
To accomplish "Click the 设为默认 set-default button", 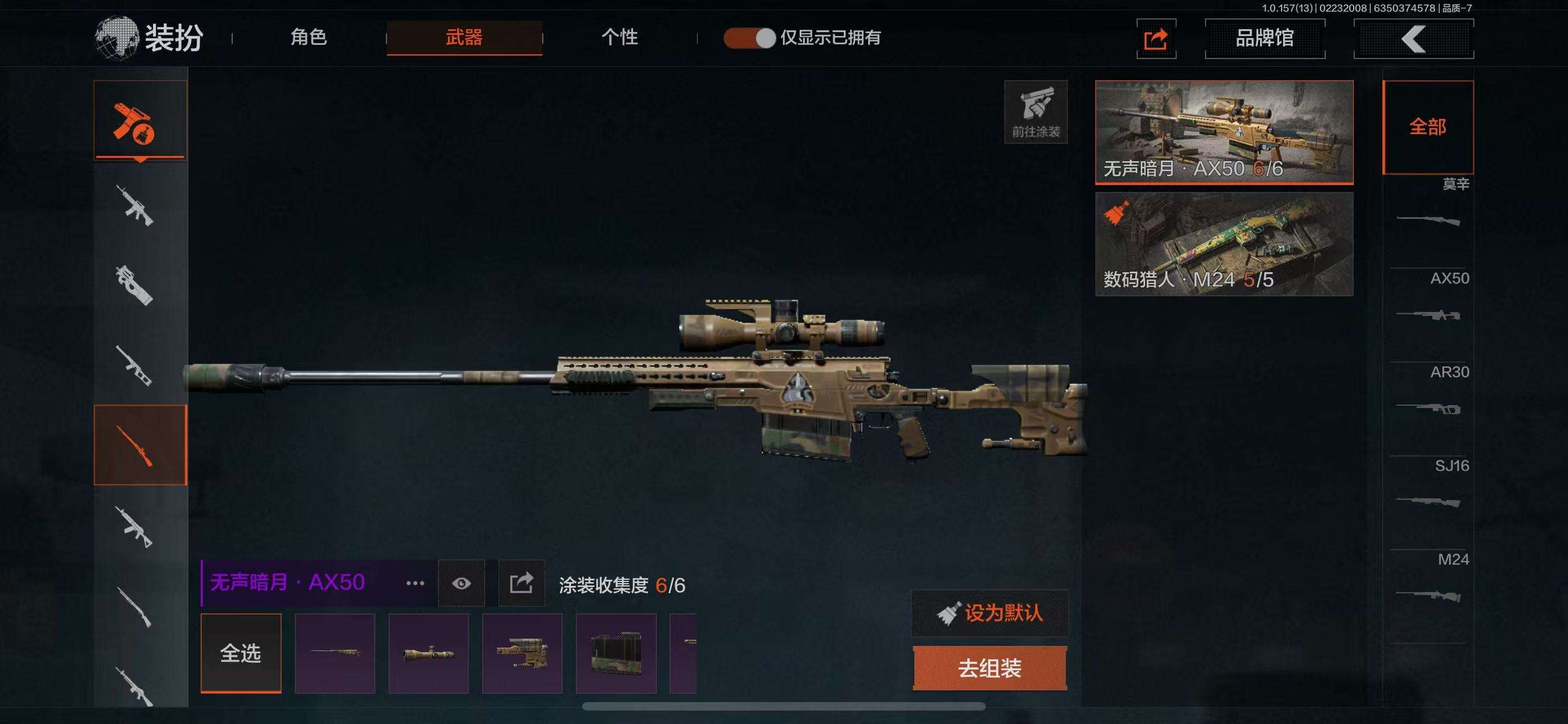I will [989, 614].
